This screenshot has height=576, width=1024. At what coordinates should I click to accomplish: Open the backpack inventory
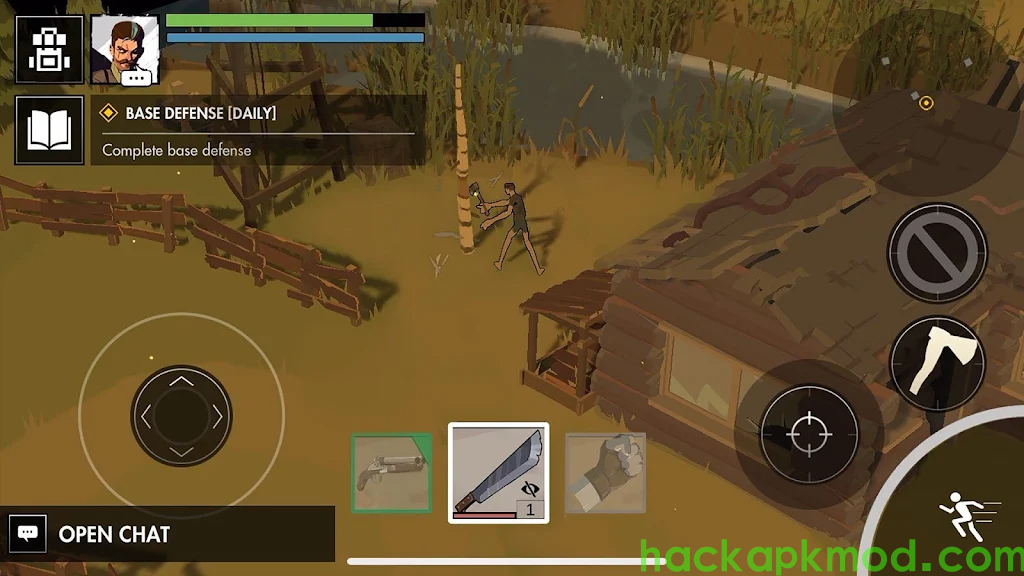coord(42,48)
